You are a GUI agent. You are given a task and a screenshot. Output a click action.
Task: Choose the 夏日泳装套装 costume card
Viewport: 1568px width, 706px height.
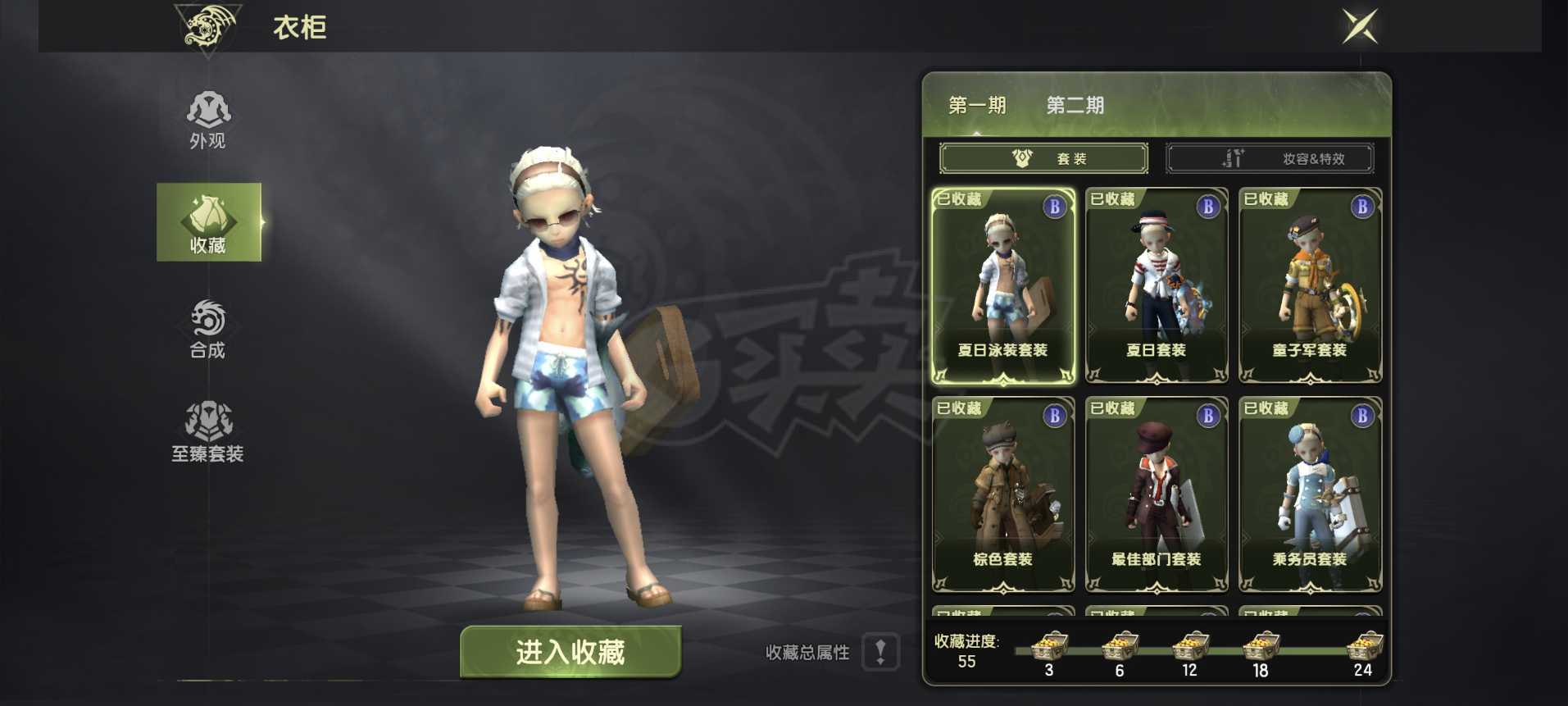point(1003,286)
